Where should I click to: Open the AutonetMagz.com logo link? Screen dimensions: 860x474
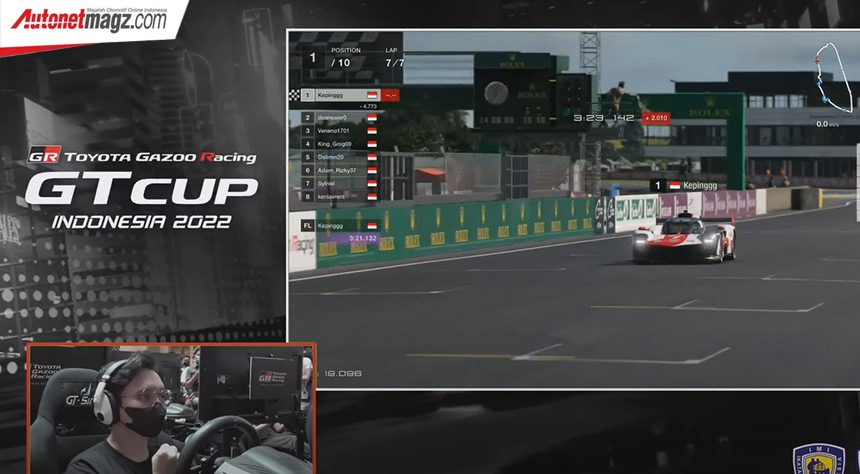click(x=88, y=18)
